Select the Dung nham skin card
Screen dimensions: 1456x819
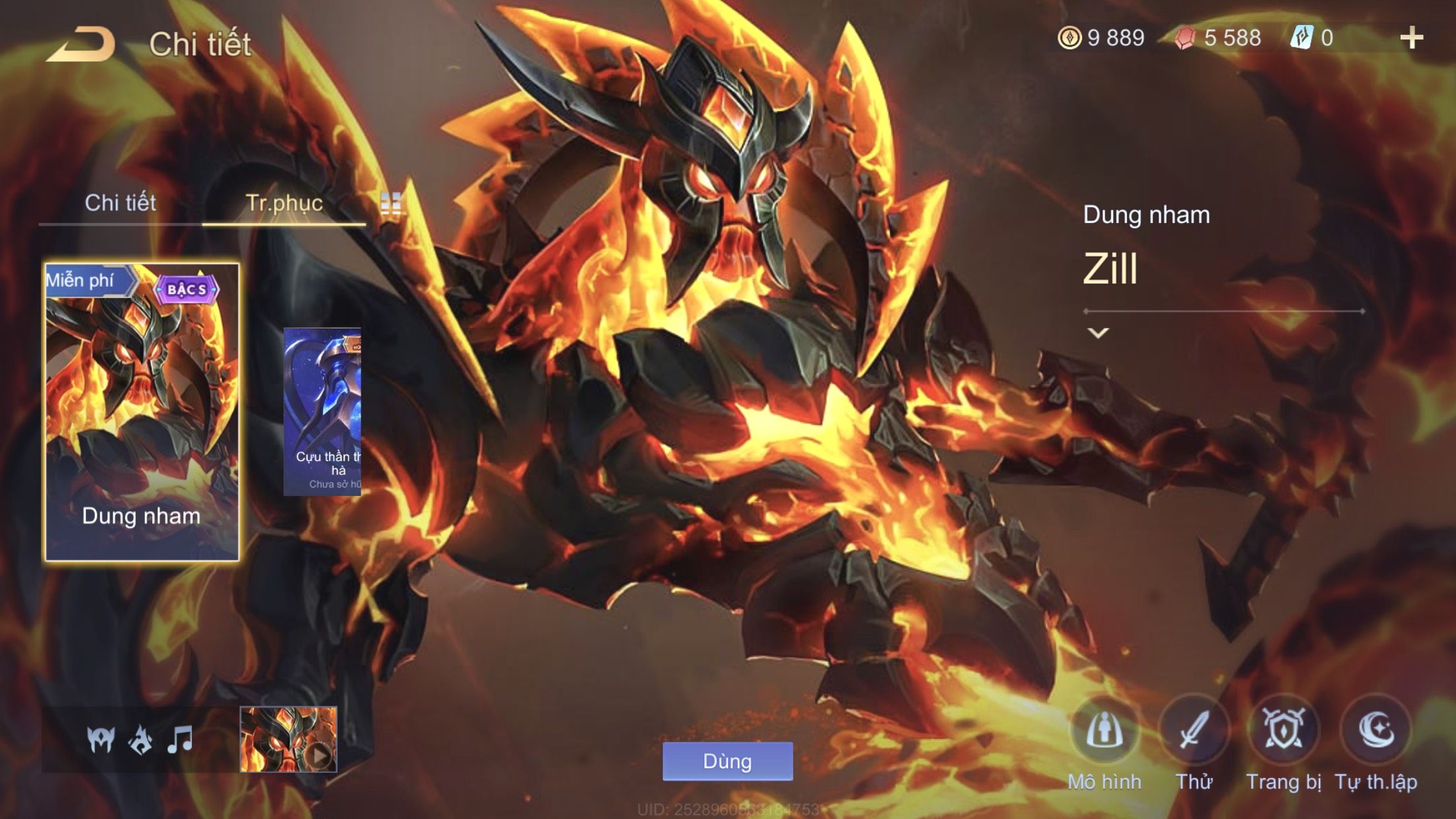(x=142, y=412)
